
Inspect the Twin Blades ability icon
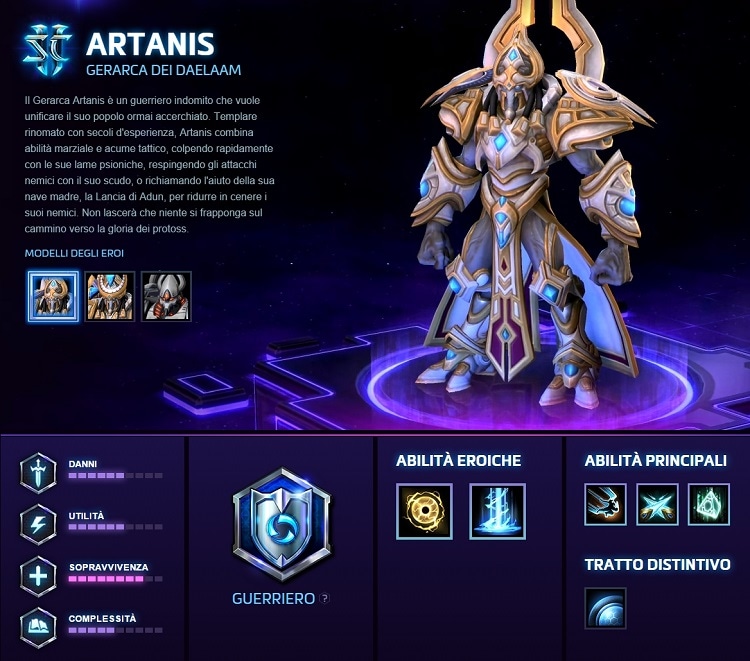click(x=657, y=504)
